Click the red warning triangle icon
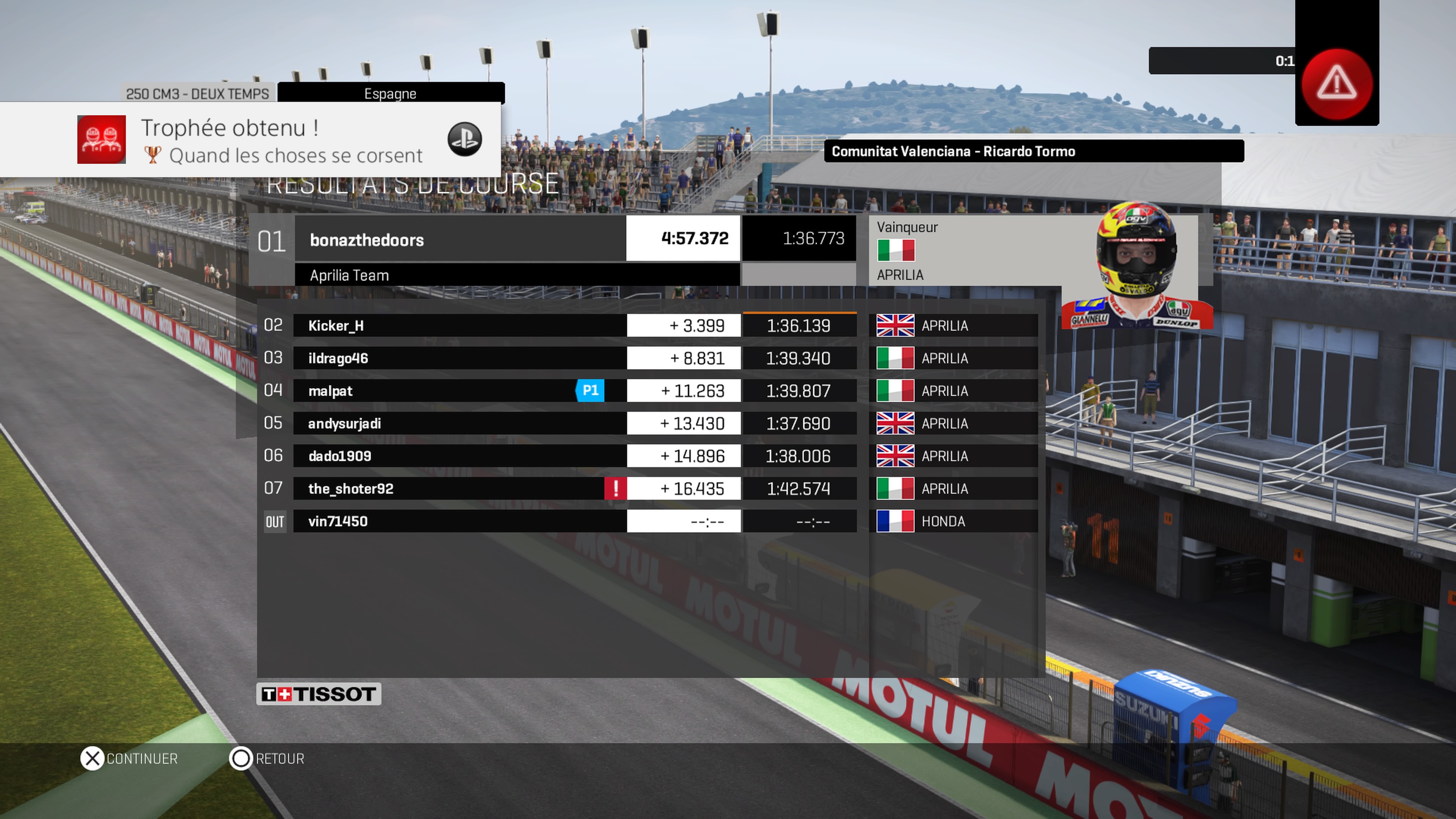This screenshot has height=819, width=1456. [x=1337, y=84]
